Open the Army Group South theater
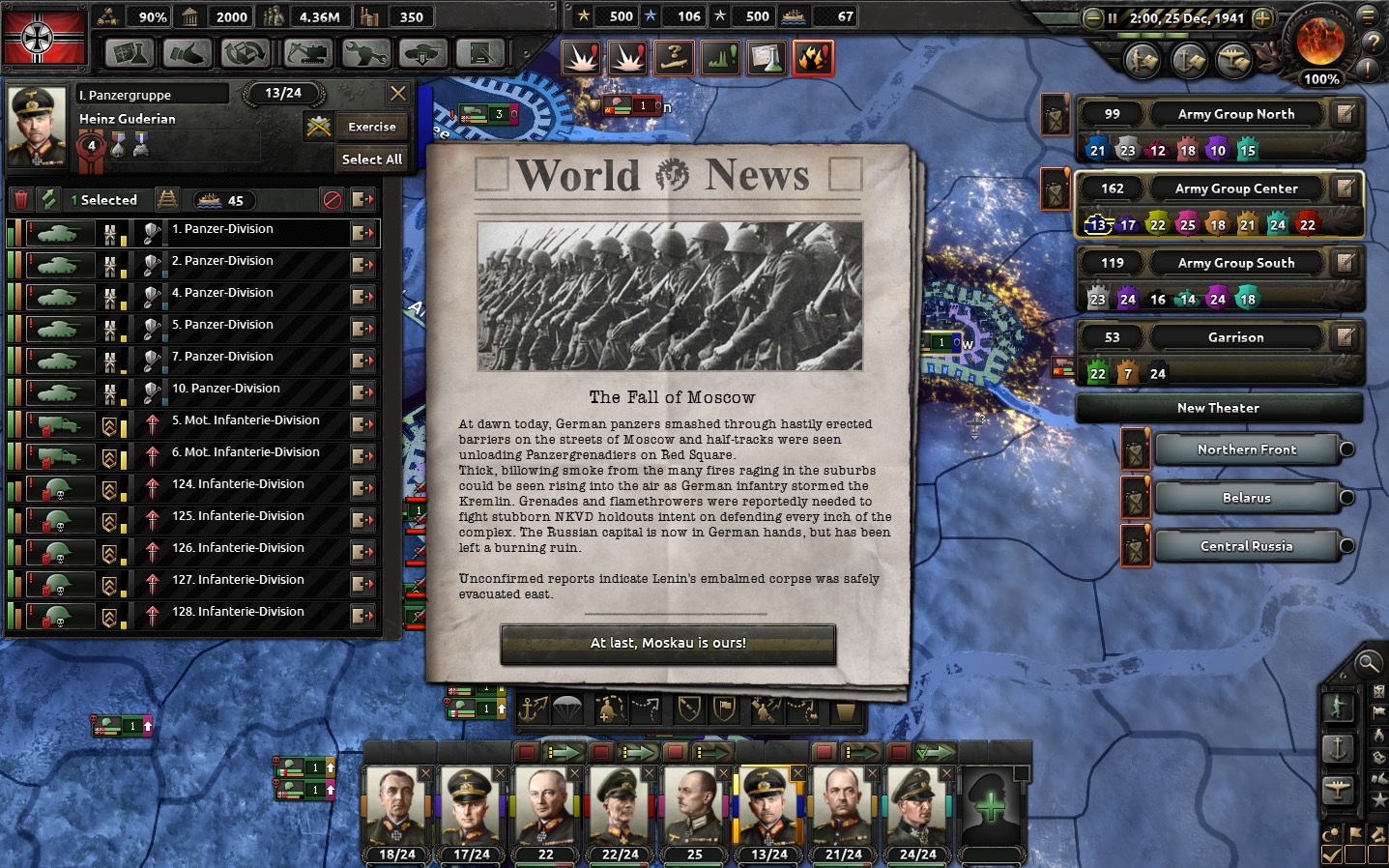1389x868 pixels. [x=1235, y=263]
